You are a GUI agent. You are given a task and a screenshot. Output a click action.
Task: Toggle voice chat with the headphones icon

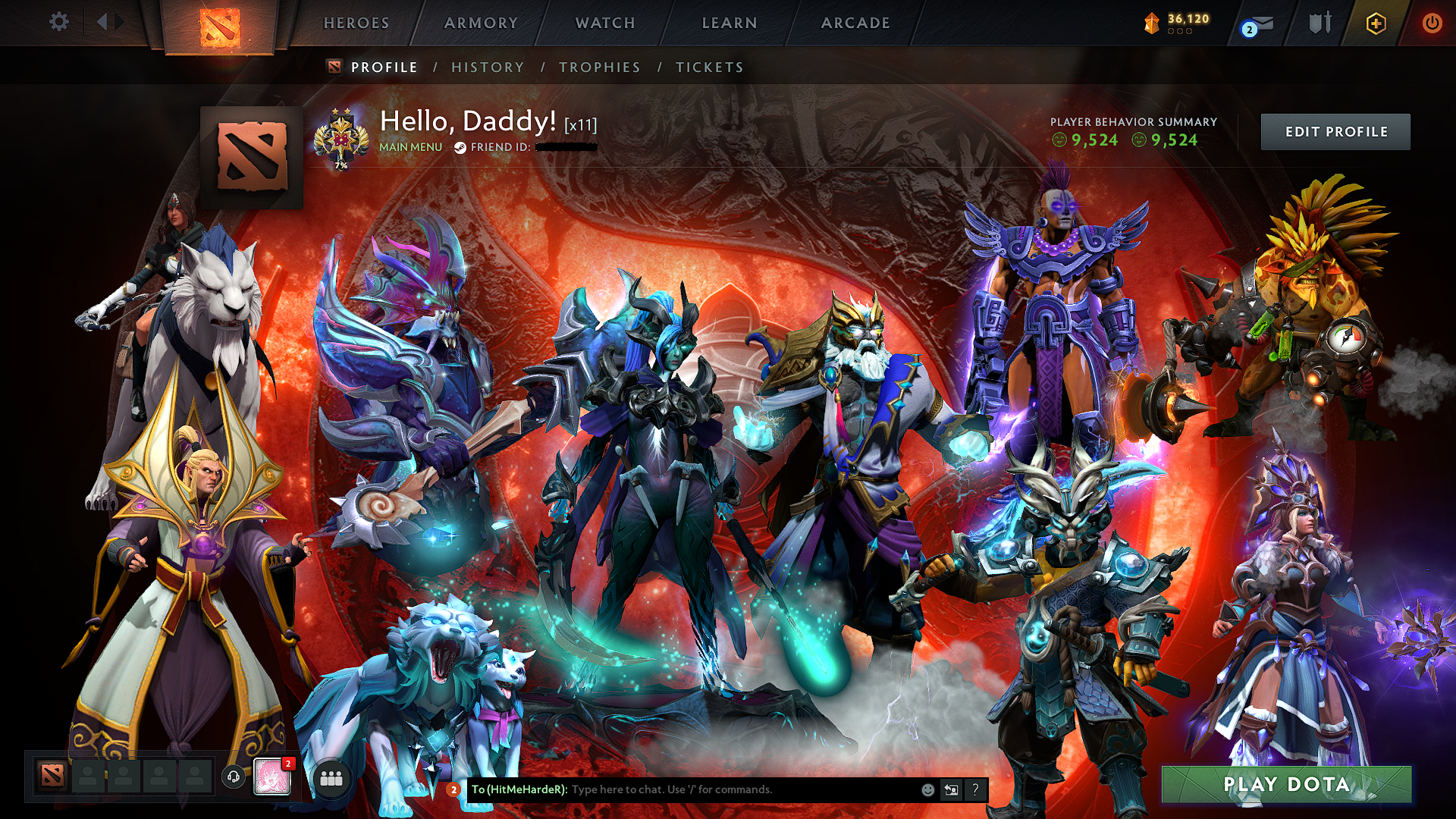pyautogui.click(x=234, y=778)
